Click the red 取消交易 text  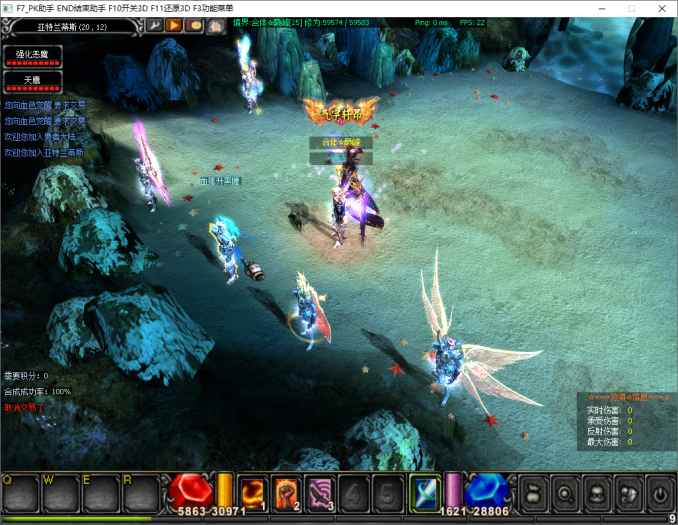[x=24, y=408]
